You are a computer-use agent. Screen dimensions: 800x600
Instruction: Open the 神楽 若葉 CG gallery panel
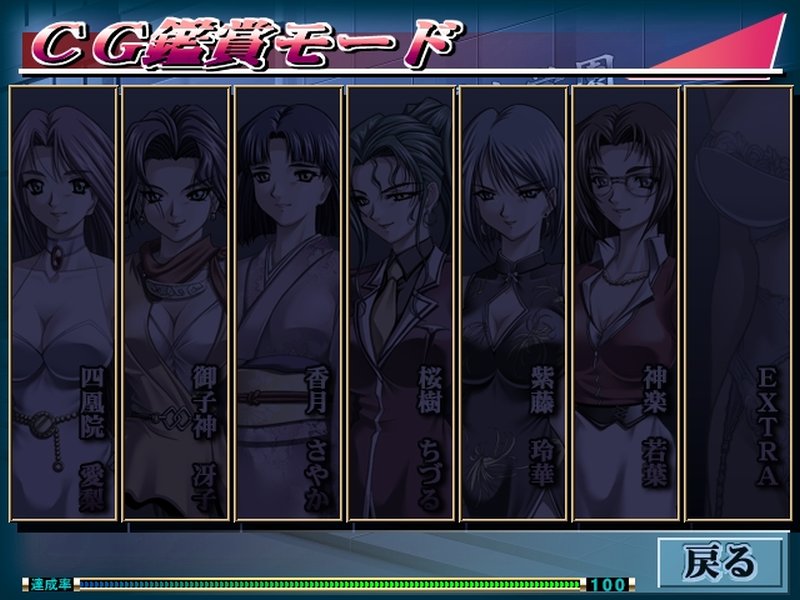[627, 303]
